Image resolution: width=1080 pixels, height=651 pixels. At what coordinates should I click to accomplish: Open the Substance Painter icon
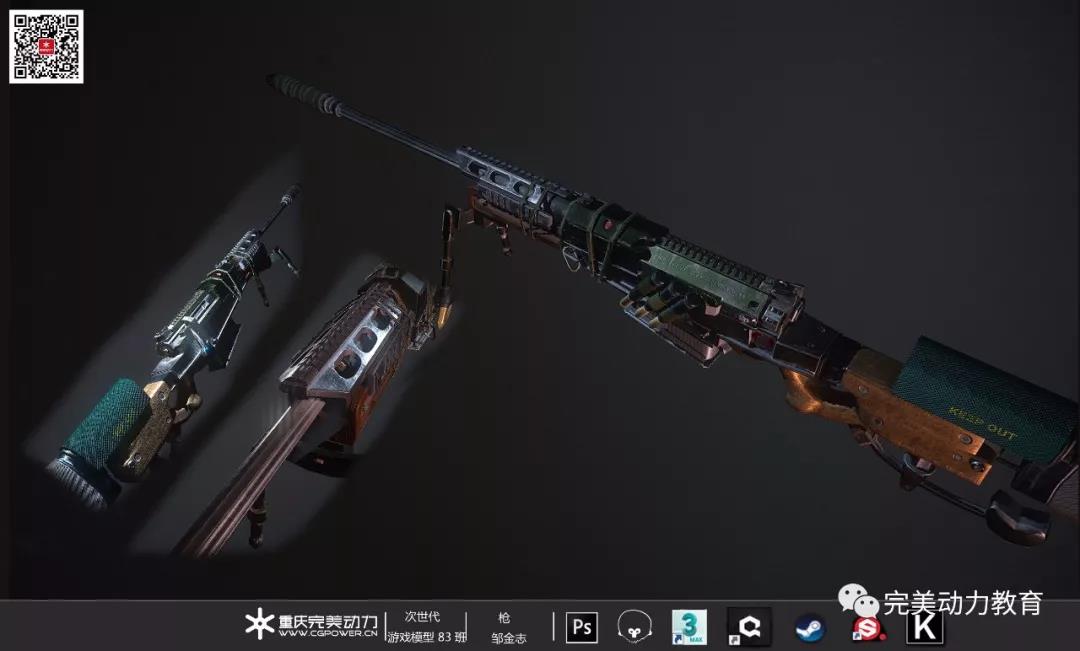865,628
